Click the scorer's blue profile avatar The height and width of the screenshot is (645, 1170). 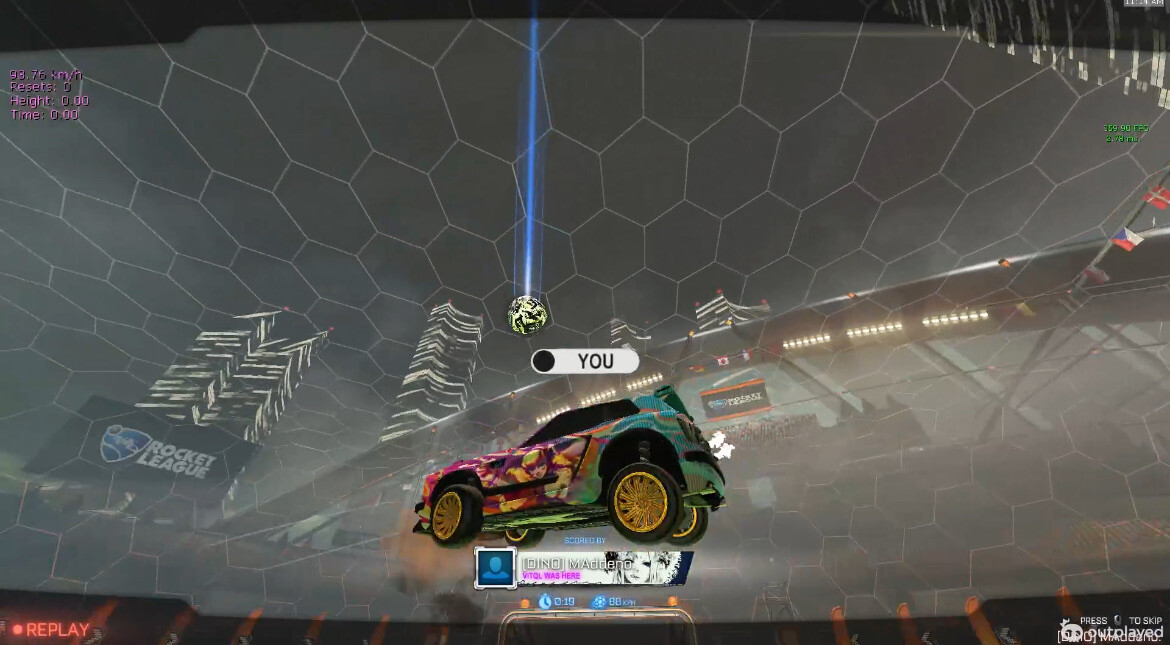[x=495, y=567]
